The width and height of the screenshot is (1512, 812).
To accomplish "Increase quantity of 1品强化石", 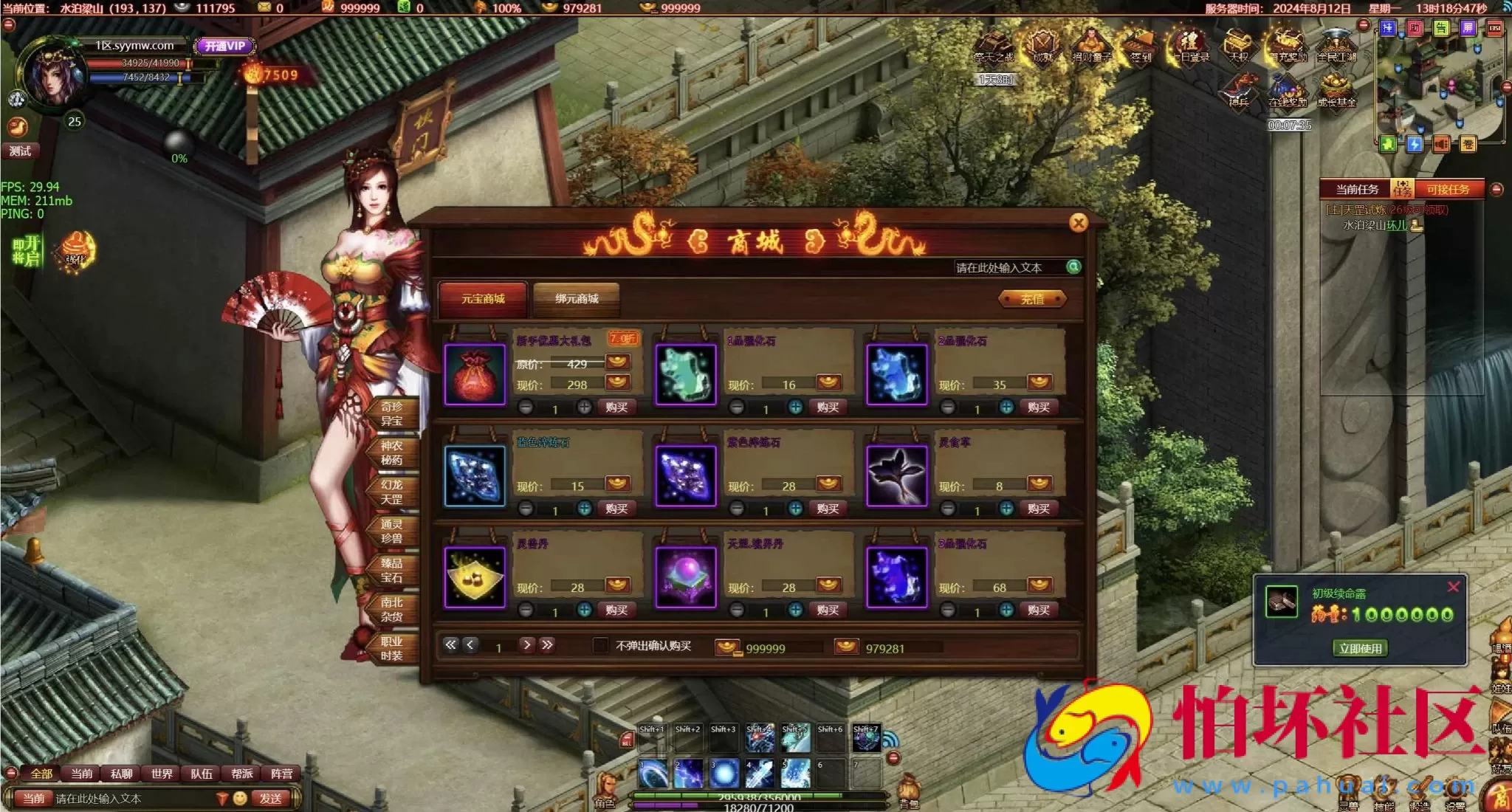I will pyautogui.click(x=795, y=407).
